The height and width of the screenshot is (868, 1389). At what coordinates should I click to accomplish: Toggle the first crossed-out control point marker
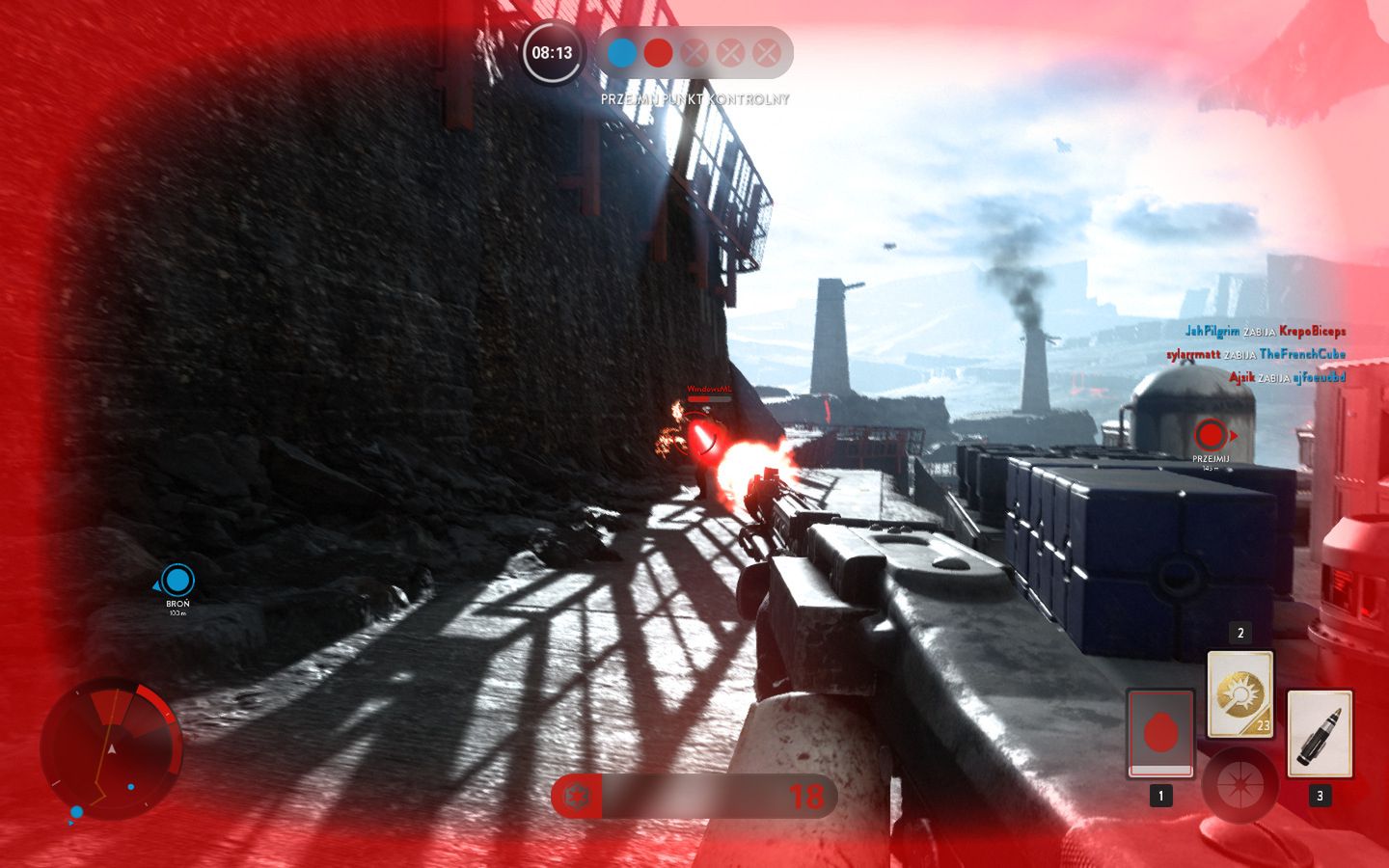pos(694,53)
